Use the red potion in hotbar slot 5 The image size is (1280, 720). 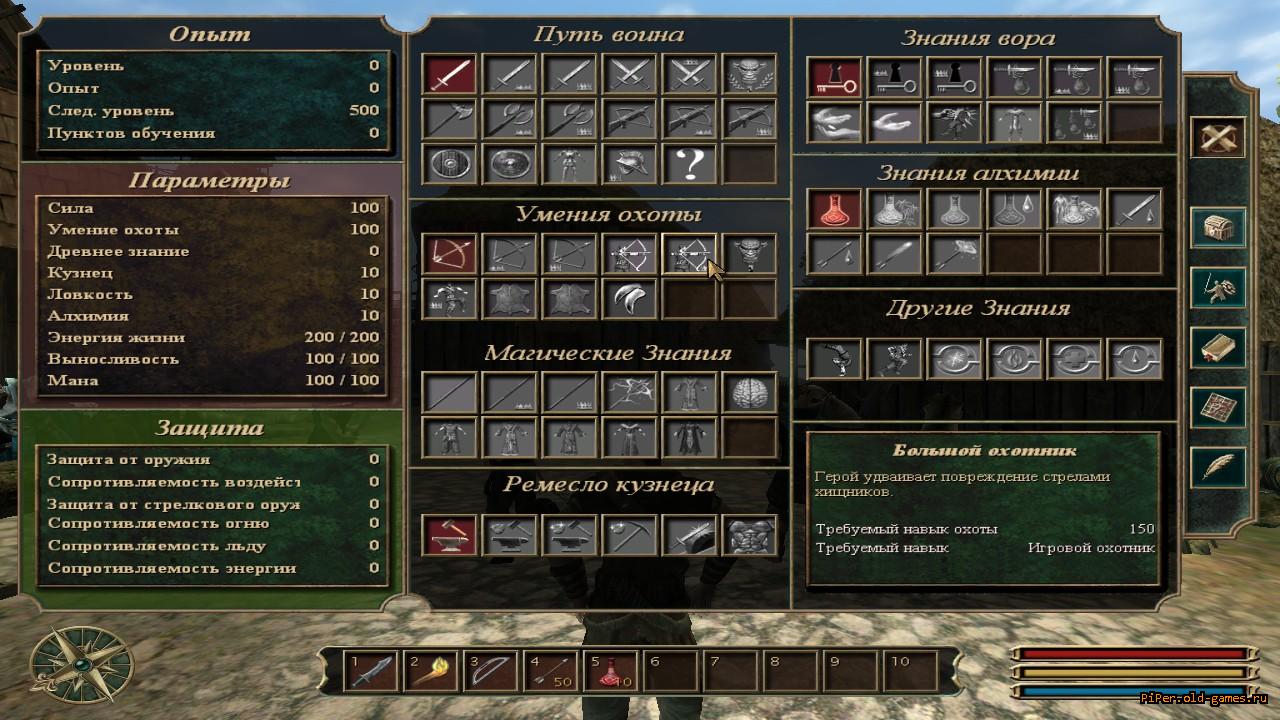610,670
